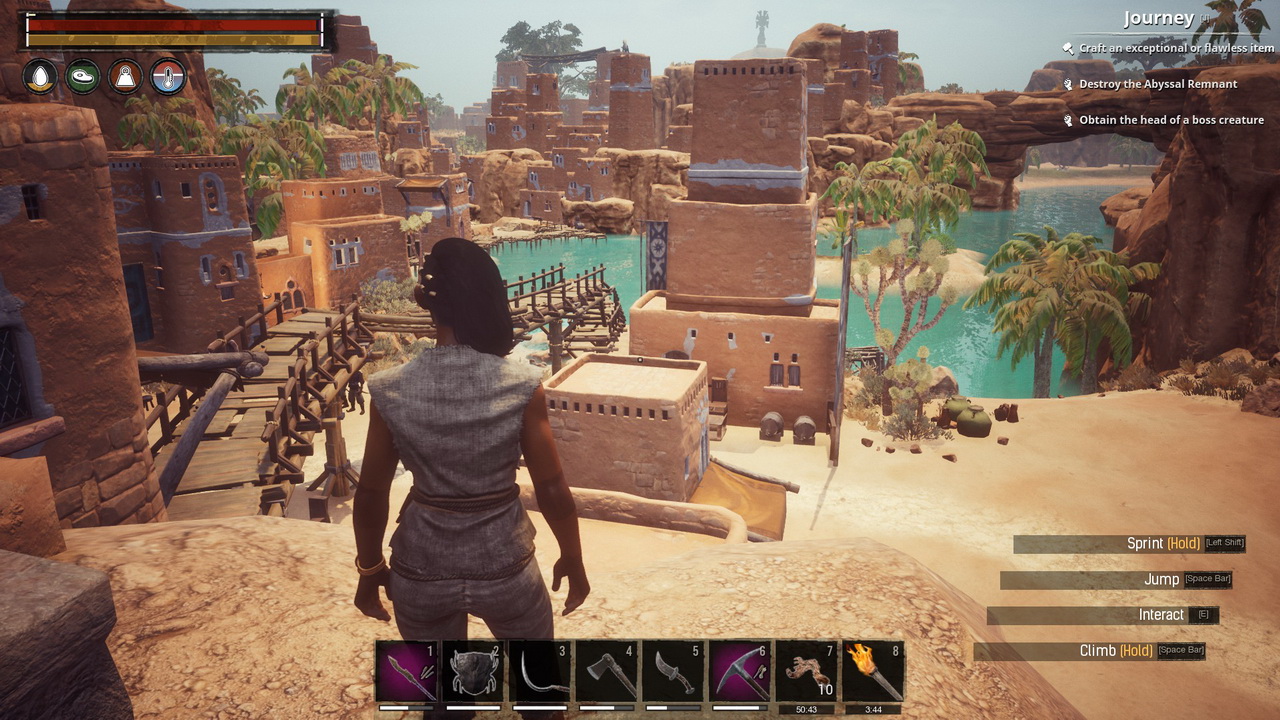
Task: Click the hunger meat status icon
Action: point(83,77)
